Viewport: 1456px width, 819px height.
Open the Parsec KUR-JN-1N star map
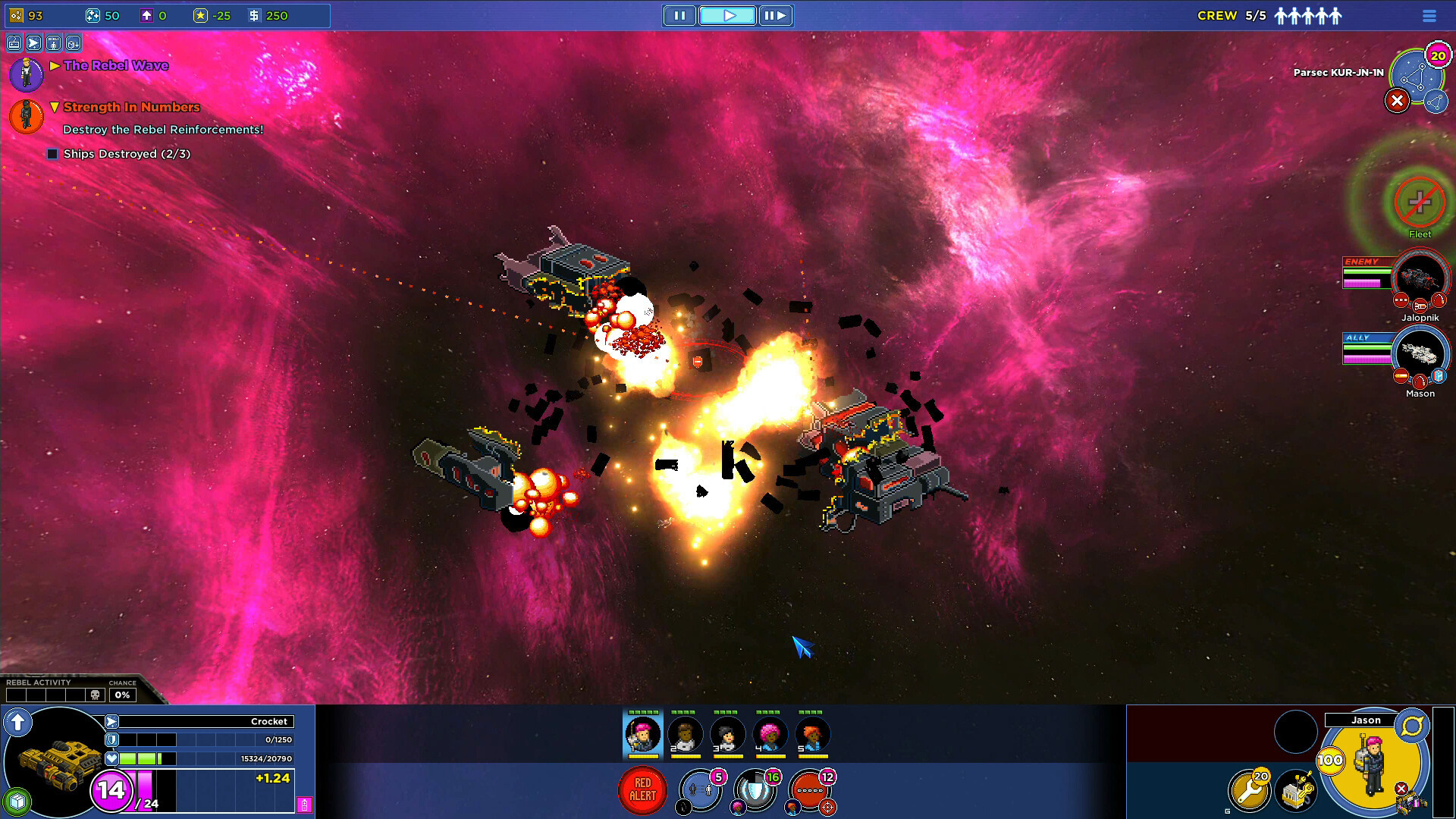point(1415,76)
